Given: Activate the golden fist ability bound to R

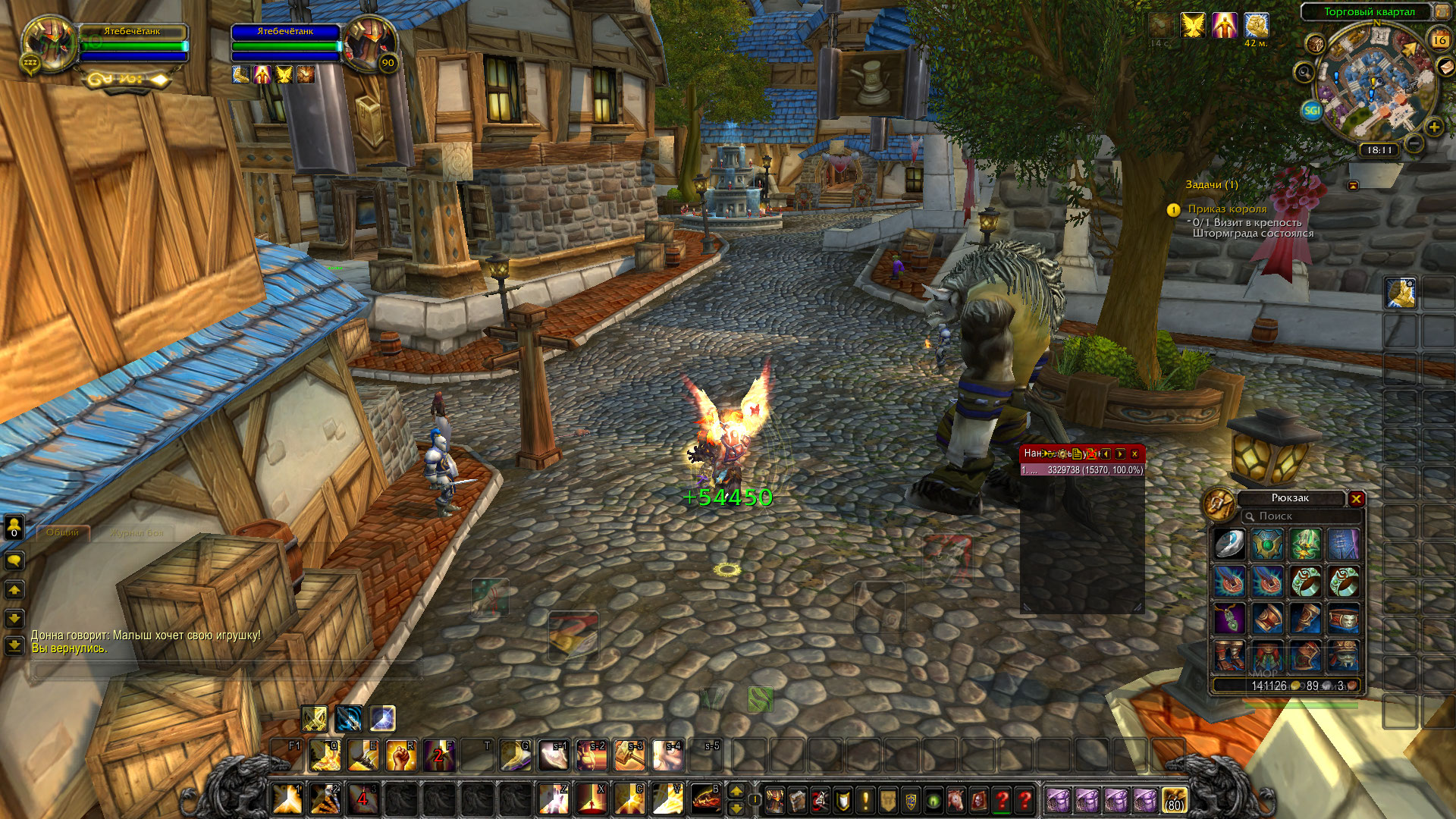Looking at the screenshot, I should coord(401,755).
